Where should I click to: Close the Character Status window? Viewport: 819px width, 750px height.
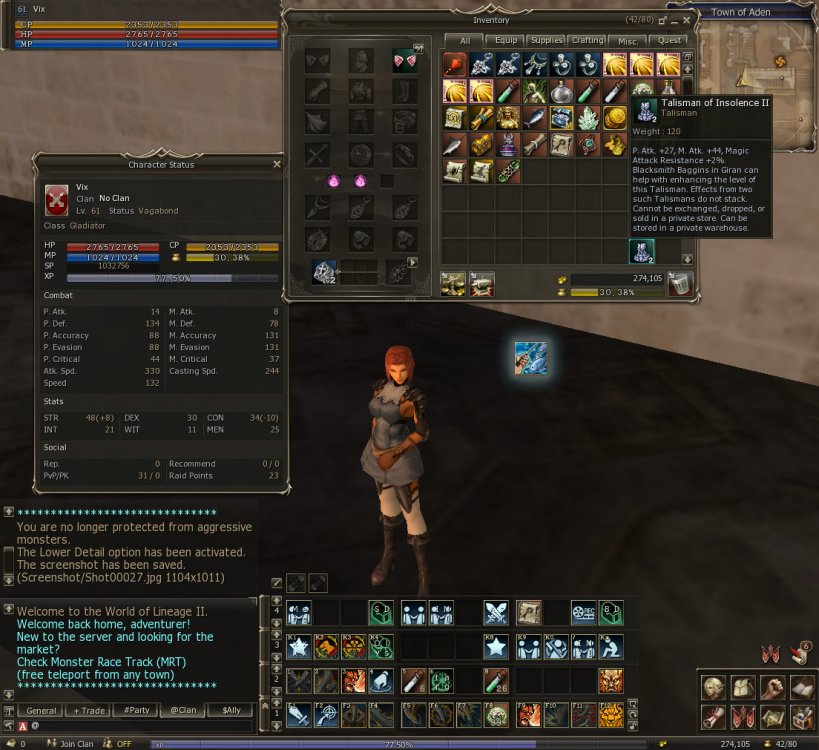(277, 164)
